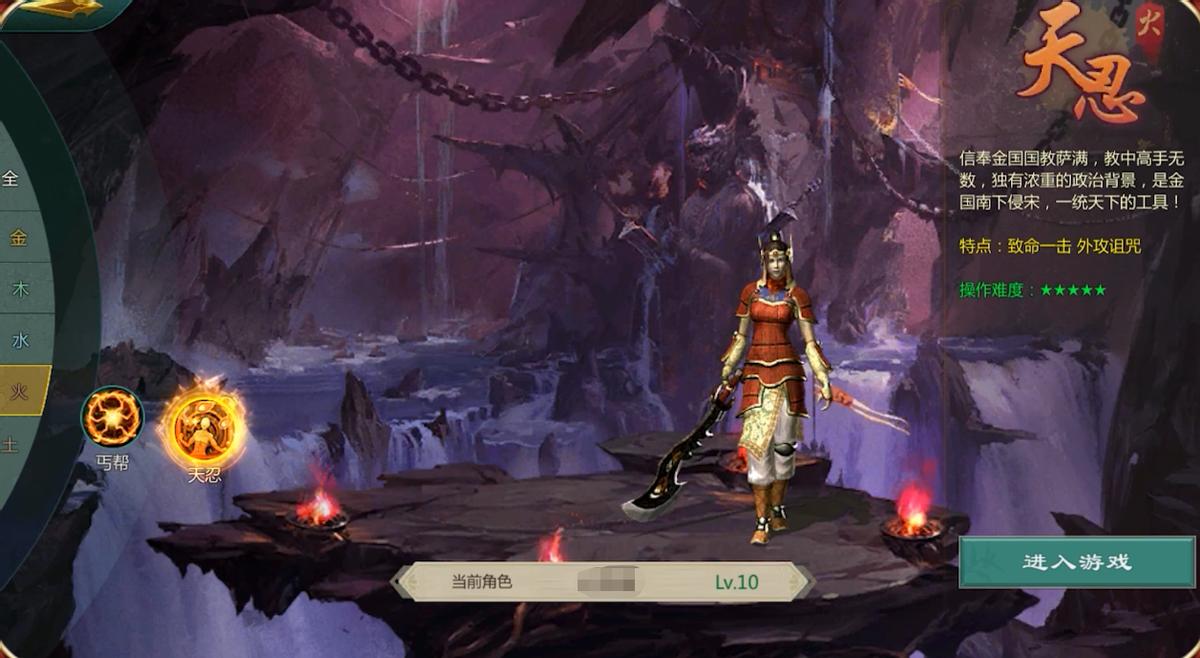Show the 木 element factions
Viewport: 1200px width, 658px height.
[20, 289]
